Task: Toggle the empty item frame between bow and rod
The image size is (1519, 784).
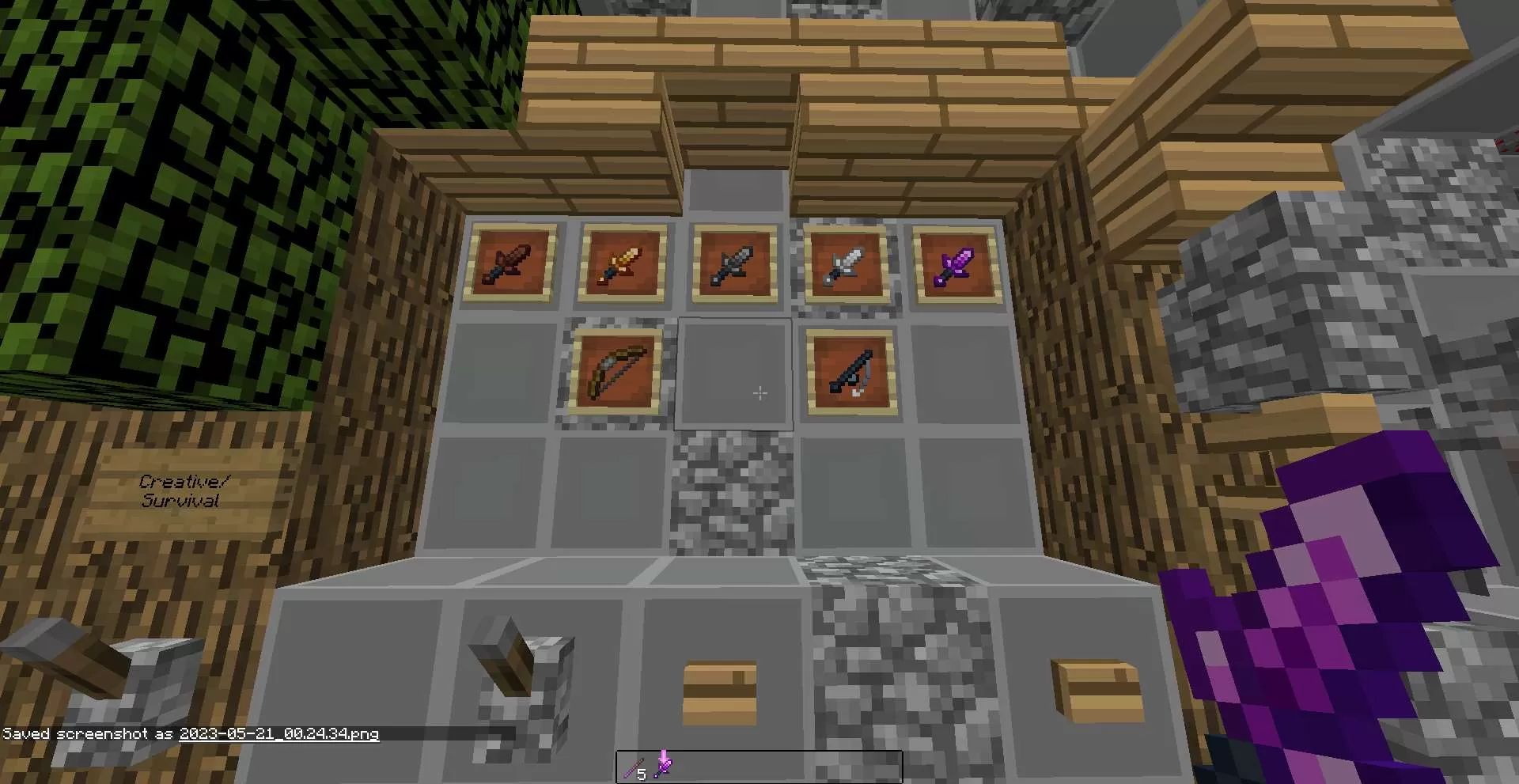Action: [x=734, y=372]
